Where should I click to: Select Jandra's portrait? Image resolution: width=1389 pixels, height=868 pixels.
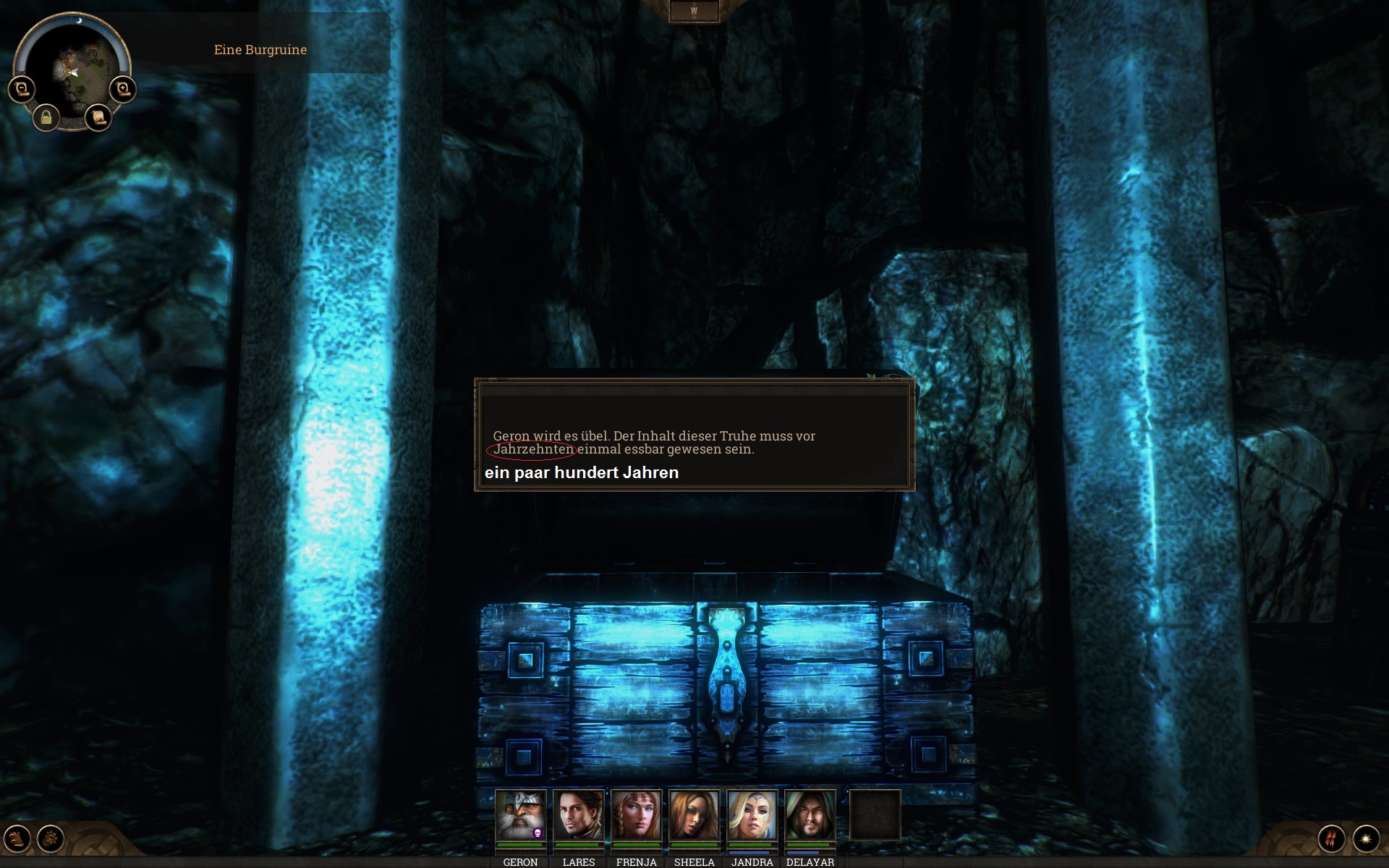[x=752, y=815]
